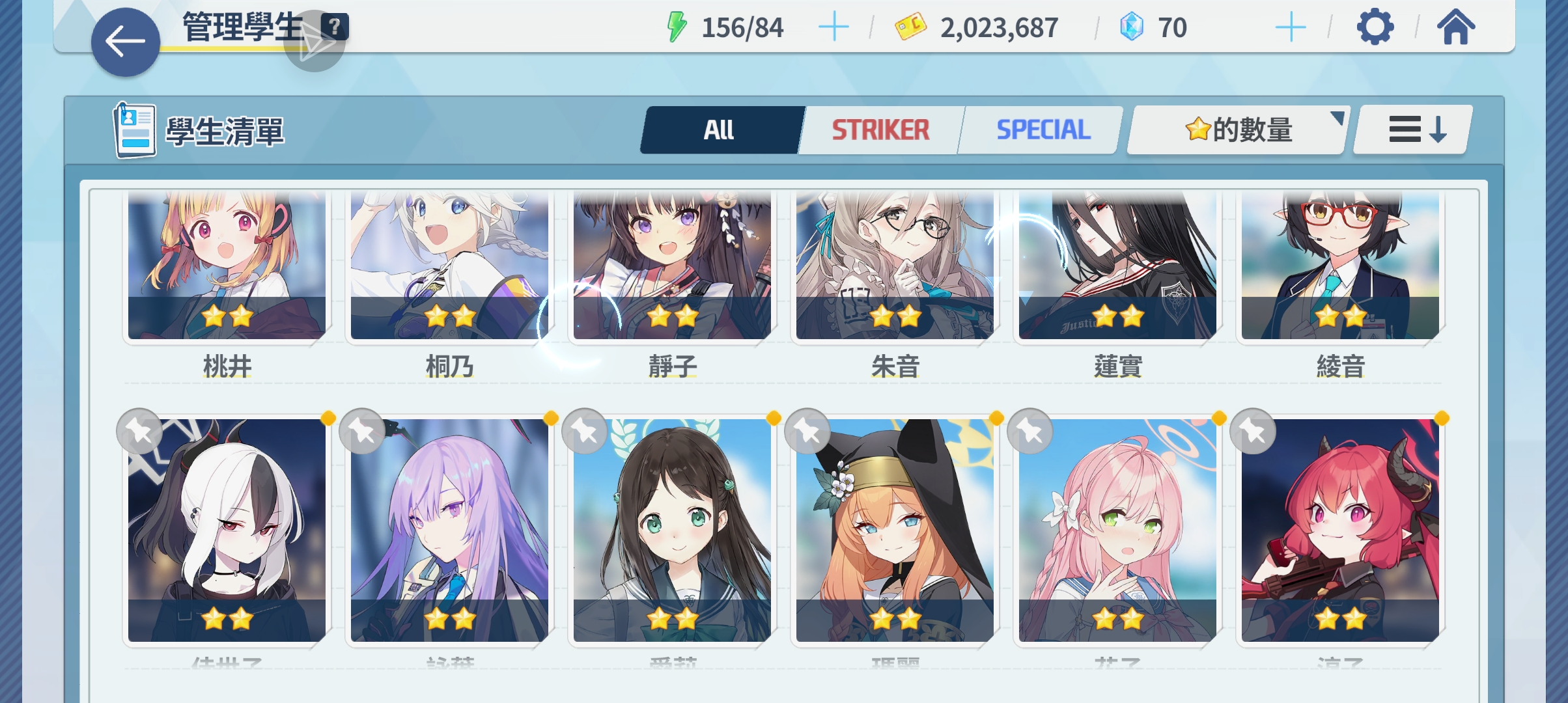Image resolution: width=1568 pixels, height=703 pixels.
Task: Return to the home lobby
Action: pos(1456,28)
